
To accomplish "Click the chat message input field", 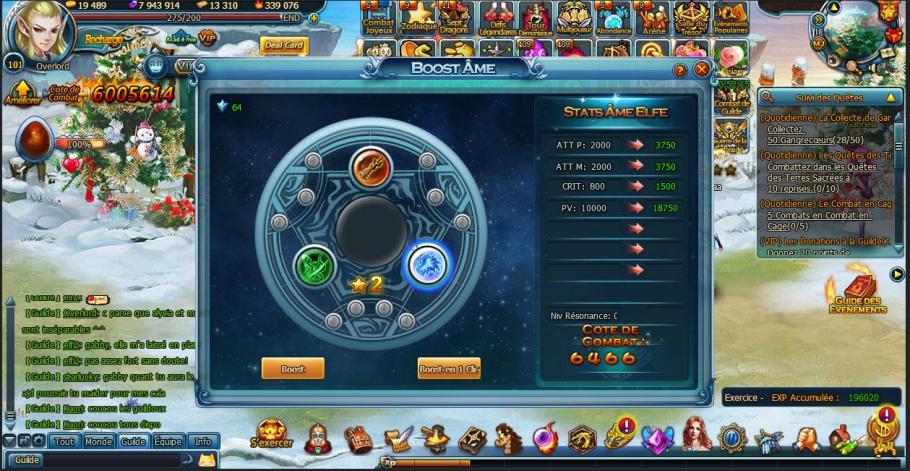I will (110, 460).
